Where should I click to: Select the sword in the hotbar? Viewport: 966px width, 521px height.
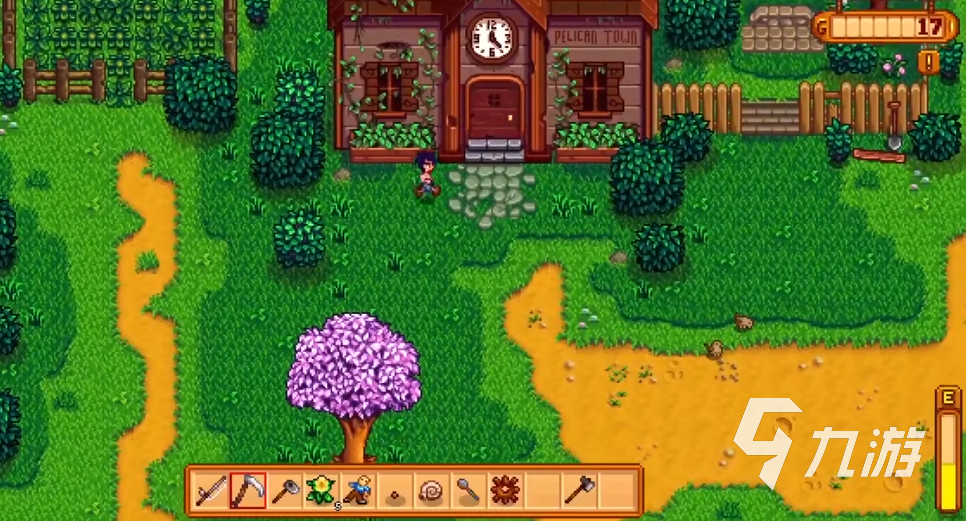tap(211, 490)
